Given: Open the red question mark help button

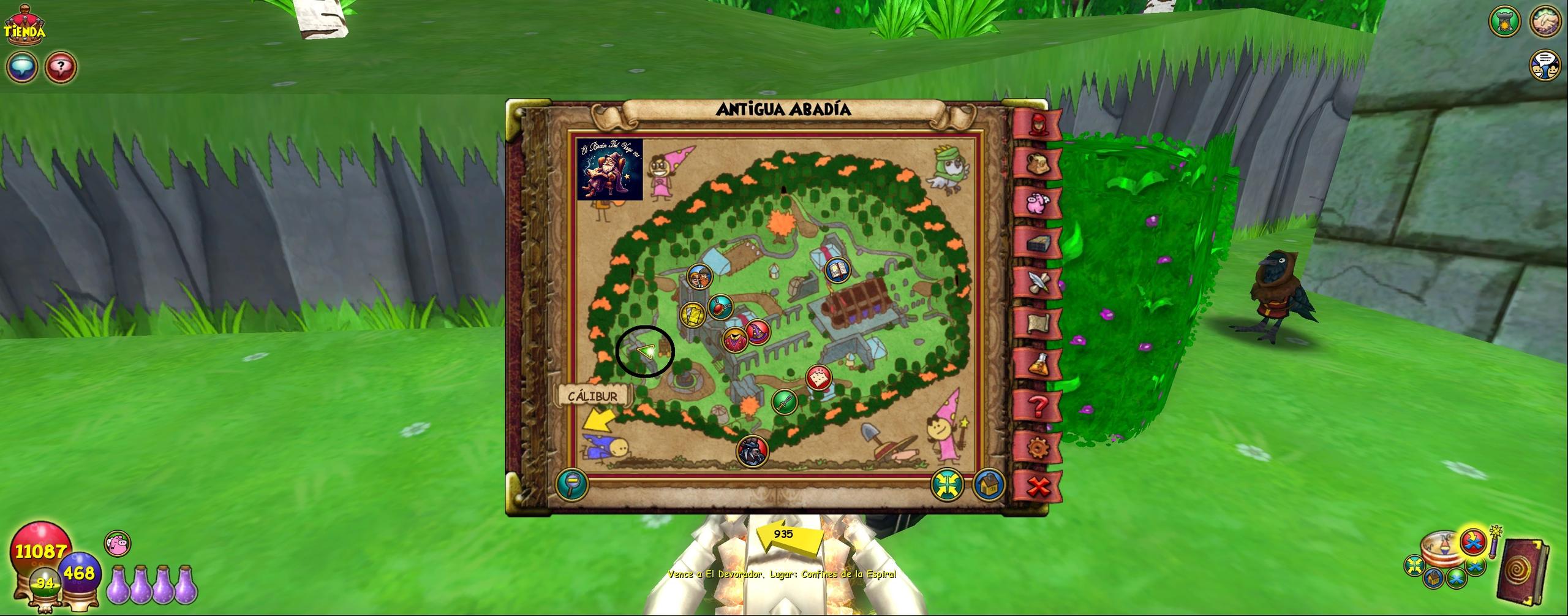Looking at the screenshot, I should (60, 67).
